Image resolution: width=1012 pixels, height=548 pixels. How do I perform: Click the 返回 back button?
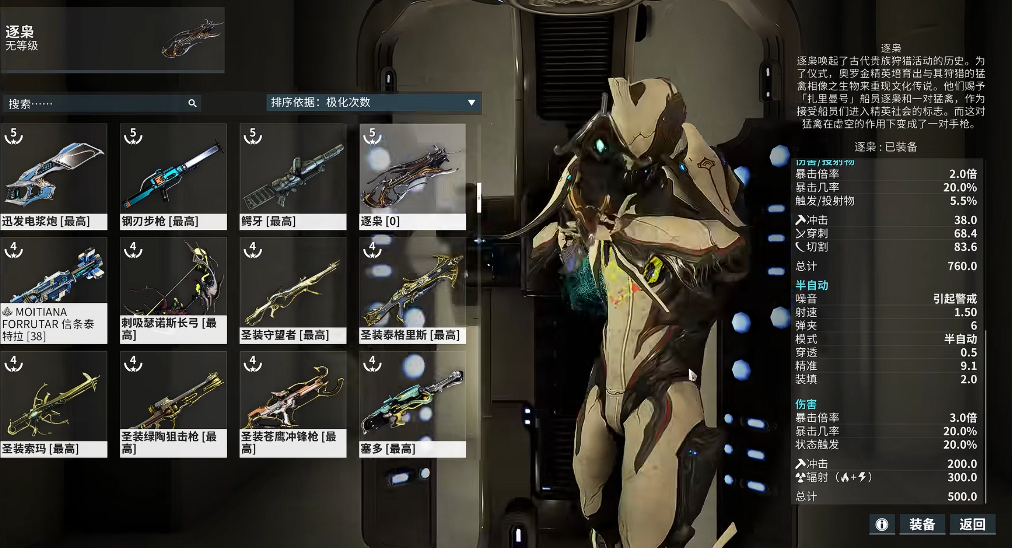pos(973,524)
